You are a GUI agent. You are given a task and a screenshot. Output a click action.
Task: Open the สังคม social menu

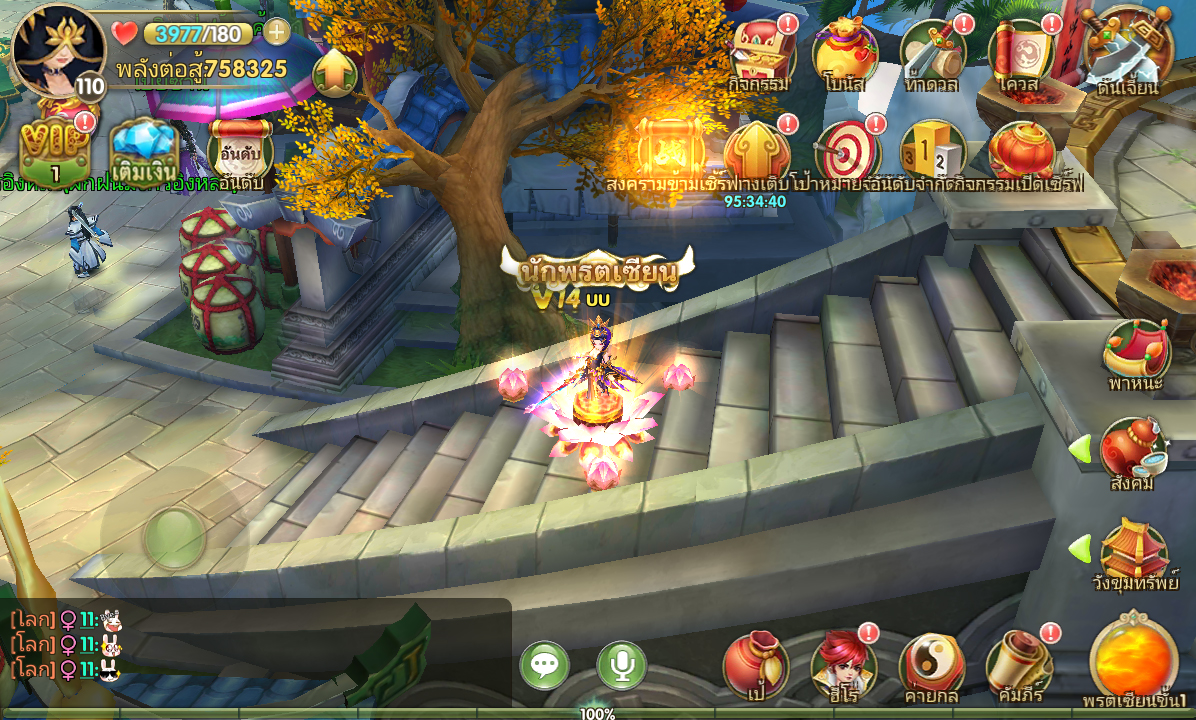coord(1132,452)
